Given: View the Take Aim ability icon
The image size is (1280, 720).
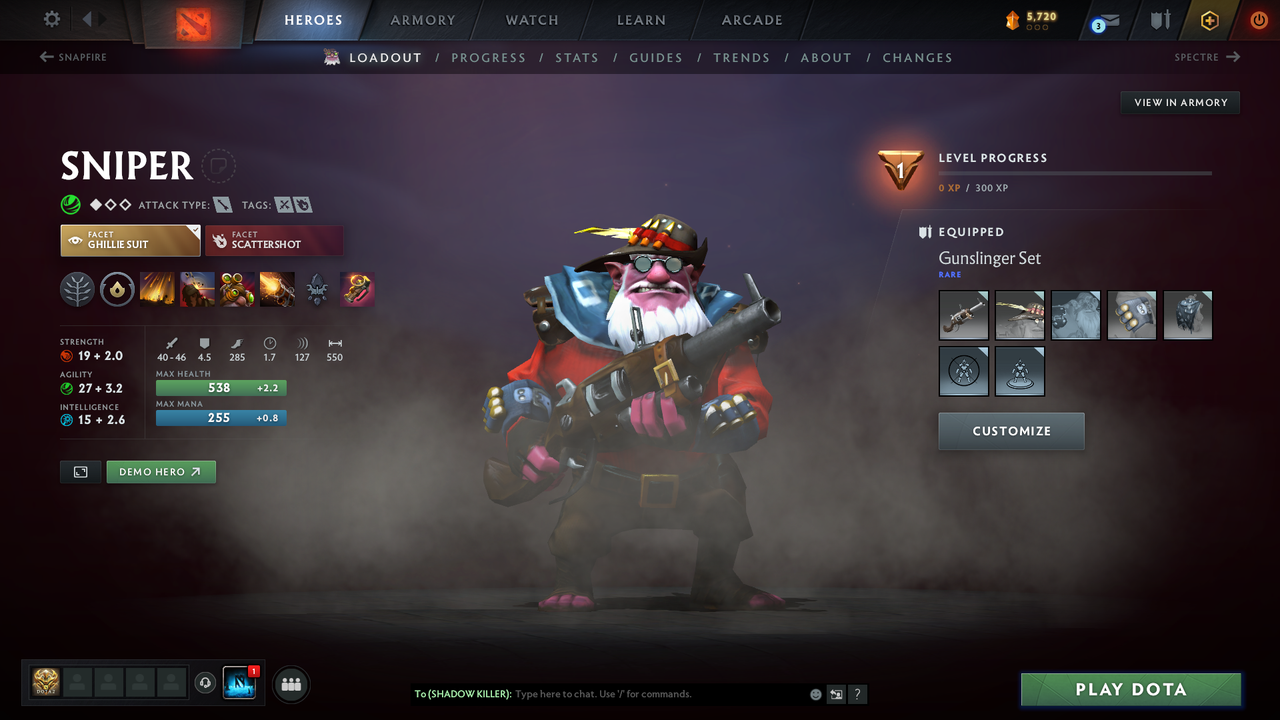Looking at the screenshot, I should coord(237,289).
